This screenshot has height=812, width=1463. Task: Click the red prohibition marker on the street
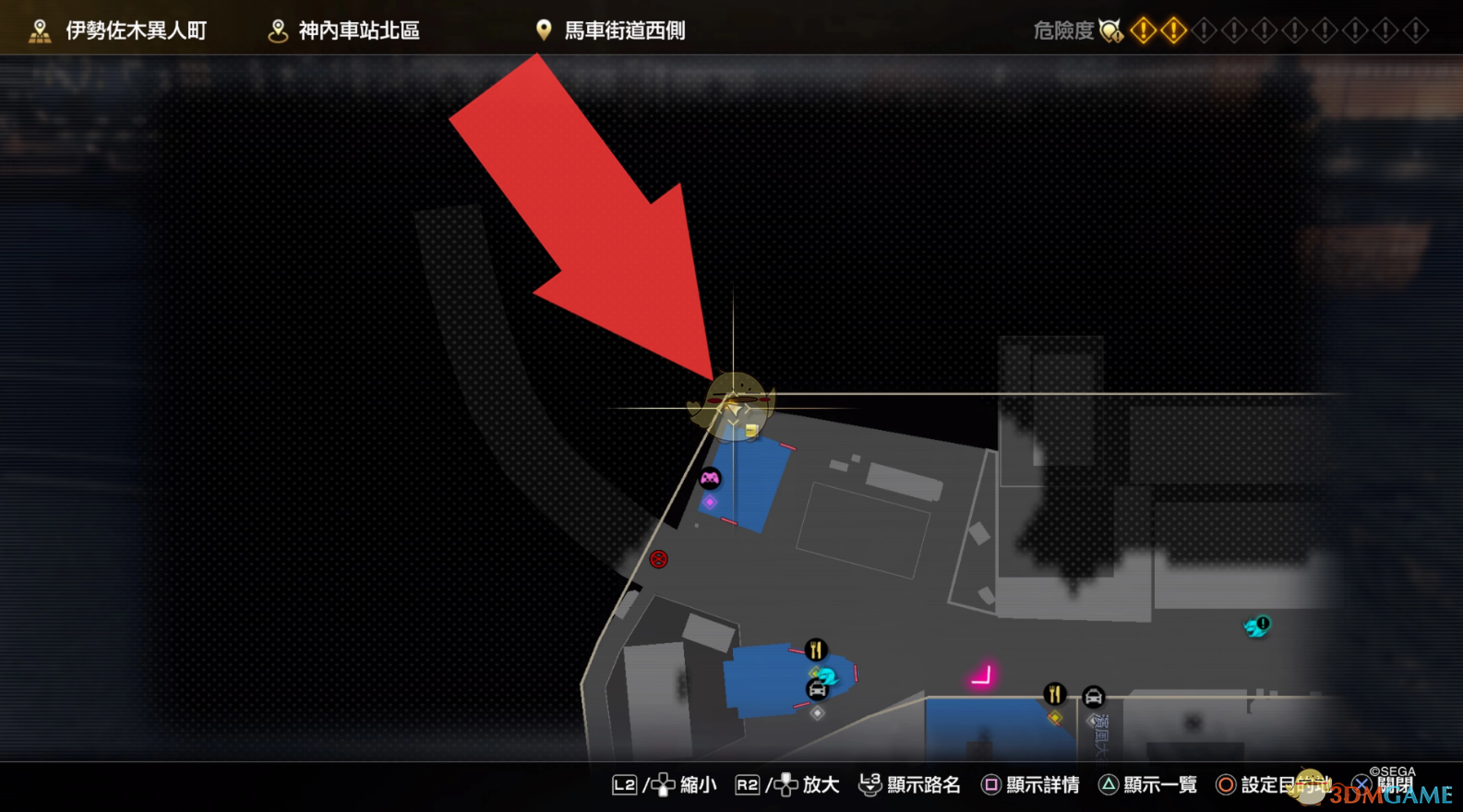coord(658,559)
